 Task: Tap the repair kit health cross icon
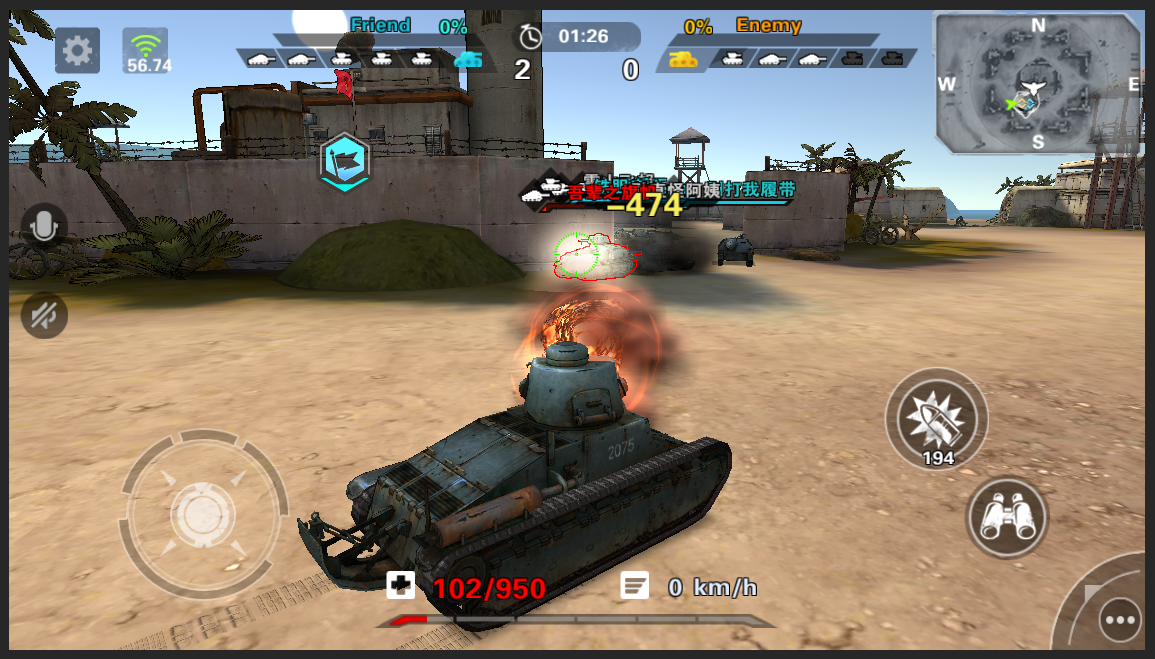point(400,586)
